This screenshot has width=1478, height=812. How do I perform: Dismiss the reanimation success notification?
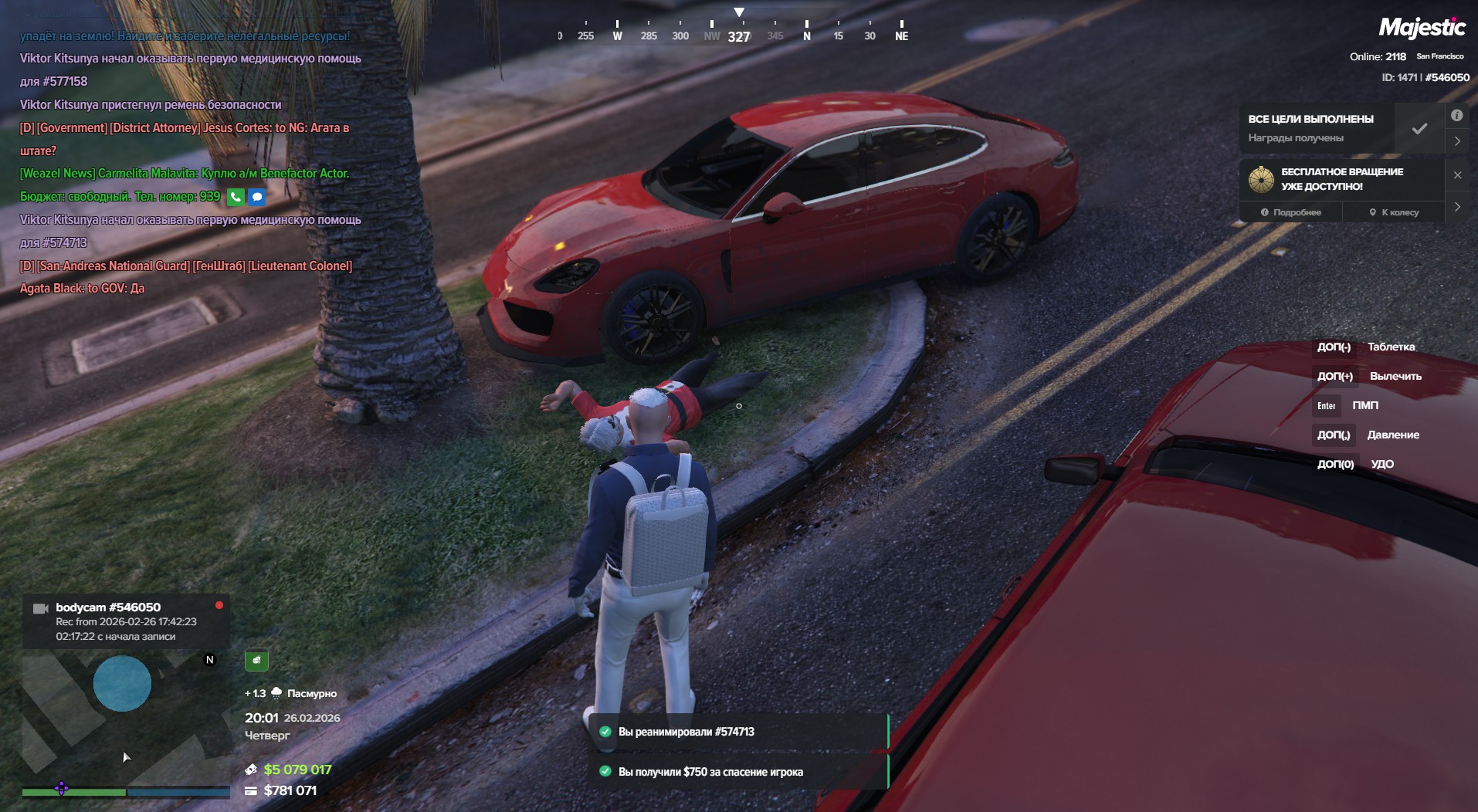(x=737, y=732)
